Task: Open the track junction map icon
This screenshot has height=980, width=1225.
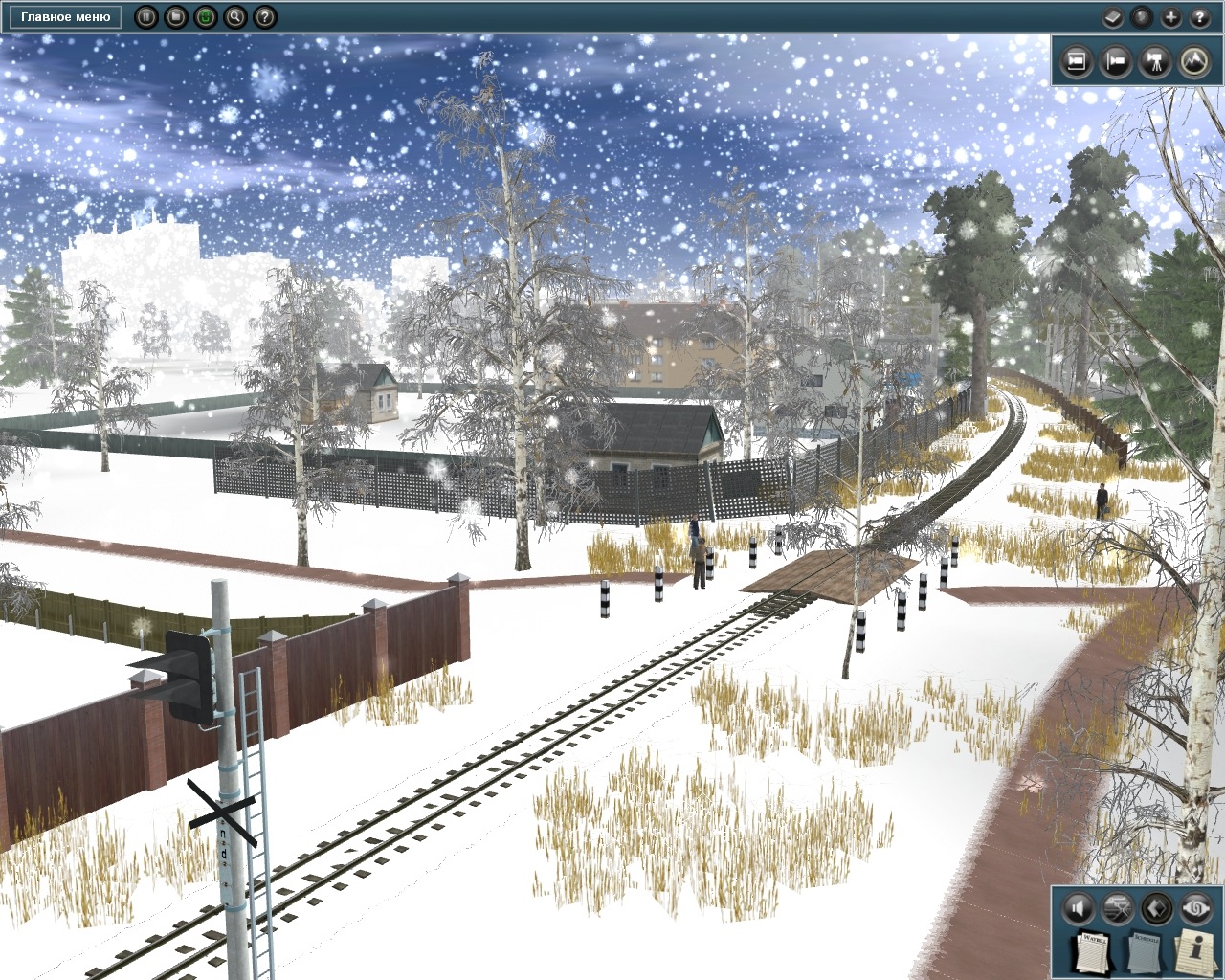Action: [x=1117, y=907]
